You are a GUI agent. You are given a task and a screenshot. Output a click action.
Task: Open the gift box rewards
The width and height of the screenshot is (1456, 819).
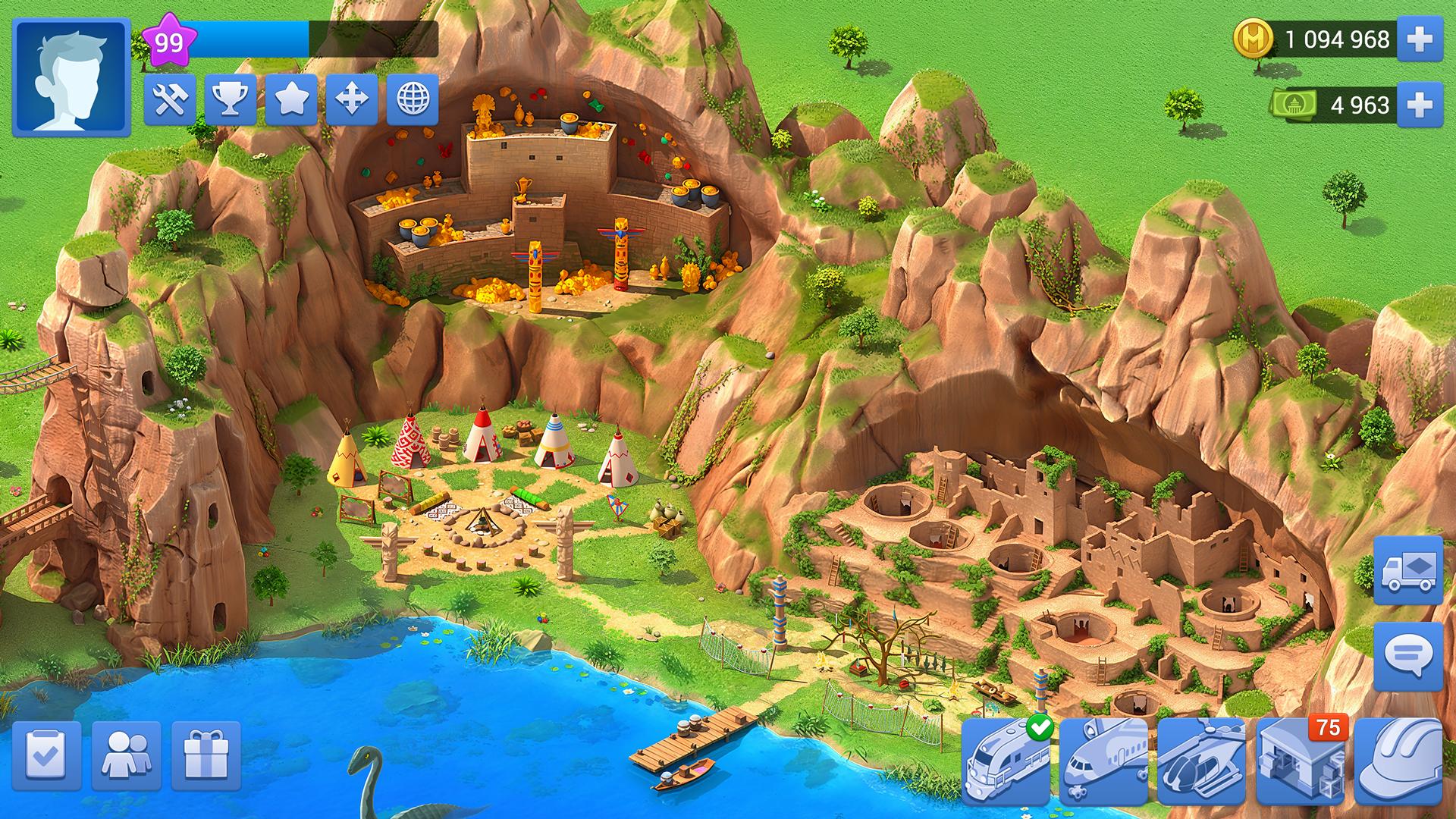[x=206, y=755]
